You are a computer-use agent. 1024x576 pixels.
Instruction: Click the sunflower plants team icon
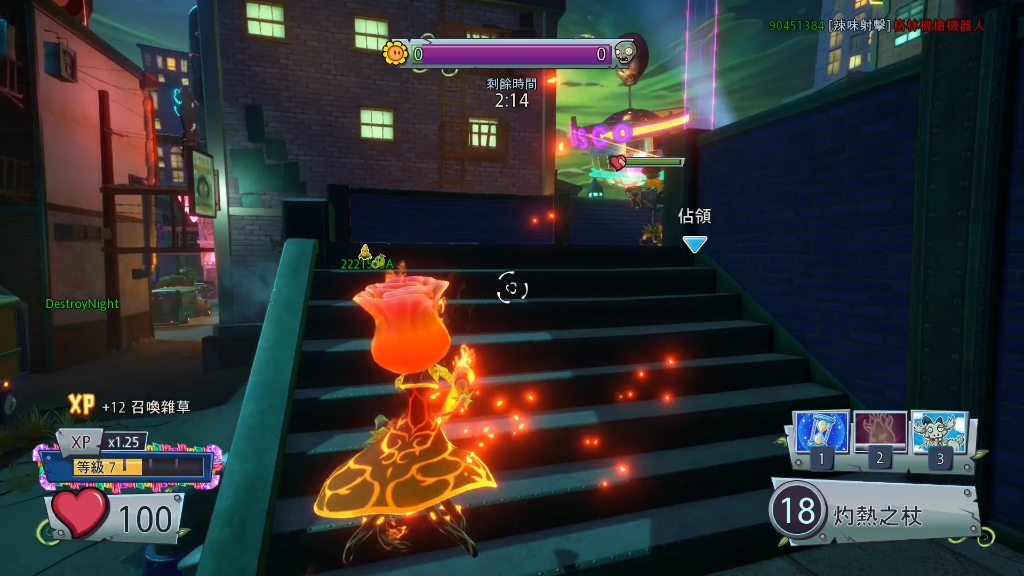point(395,52)
